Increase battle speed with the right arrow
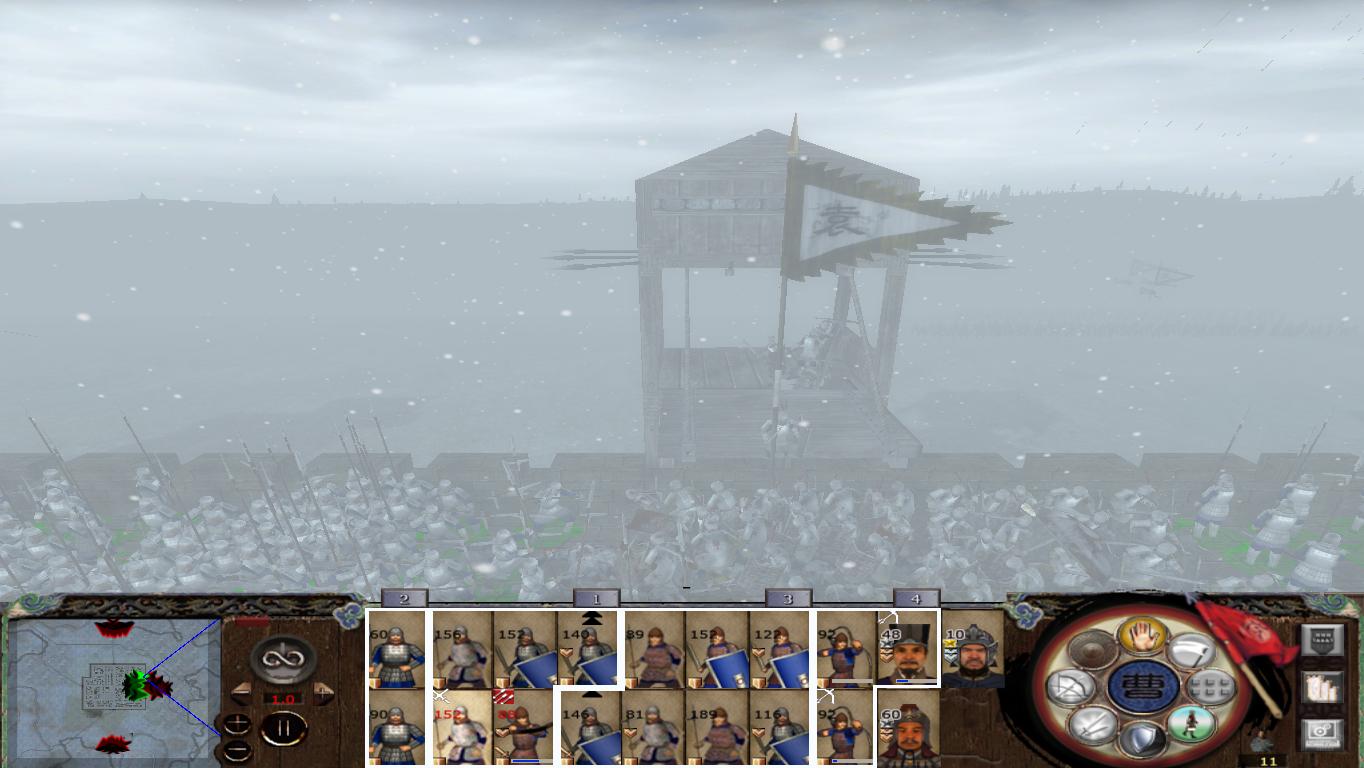Image resolution: width=1364 pixels, height=768 pixels. click(x=322, y=692)
